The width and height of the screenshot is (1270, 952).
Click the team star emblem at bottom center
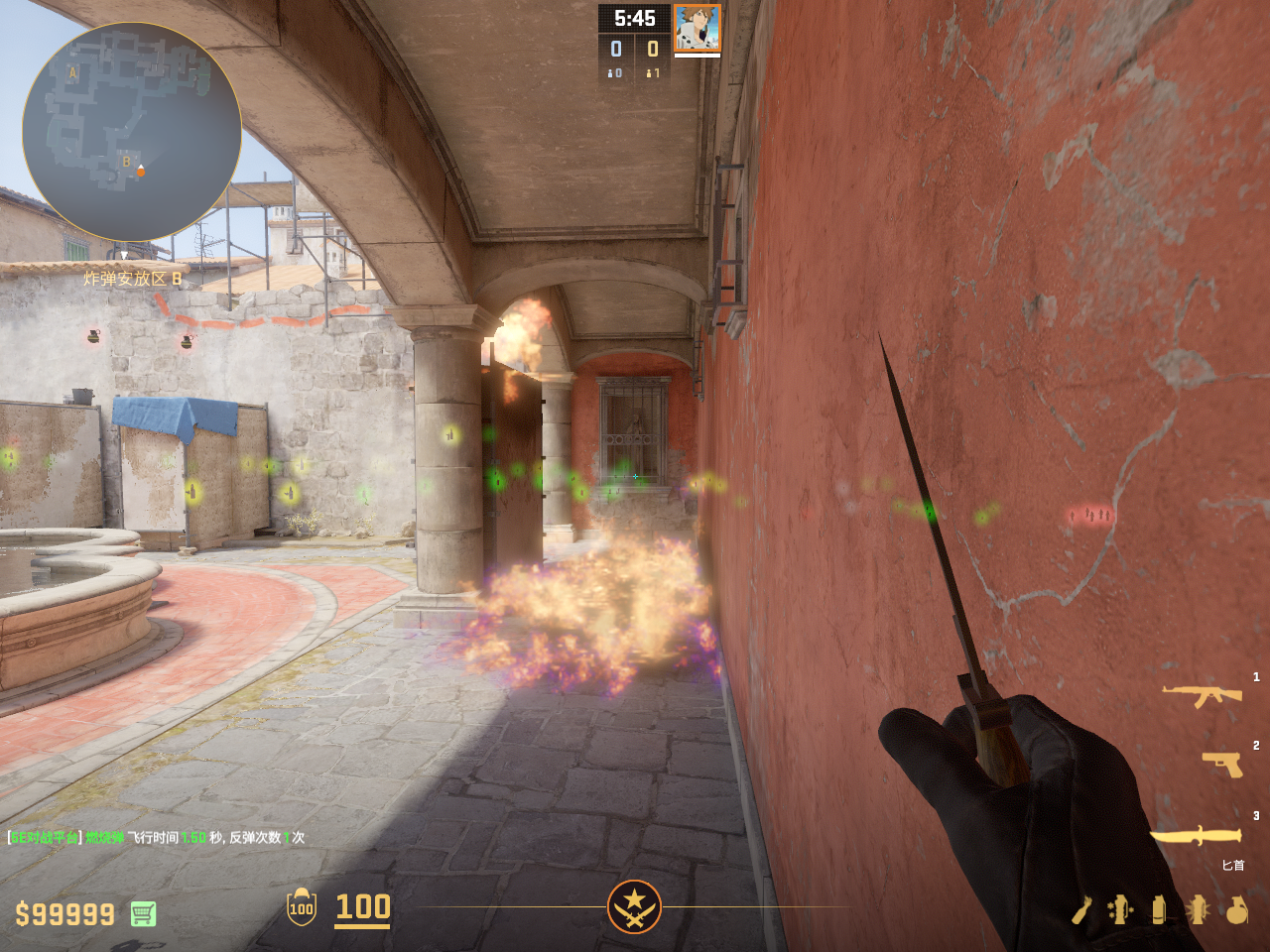(x=634, y=906)
